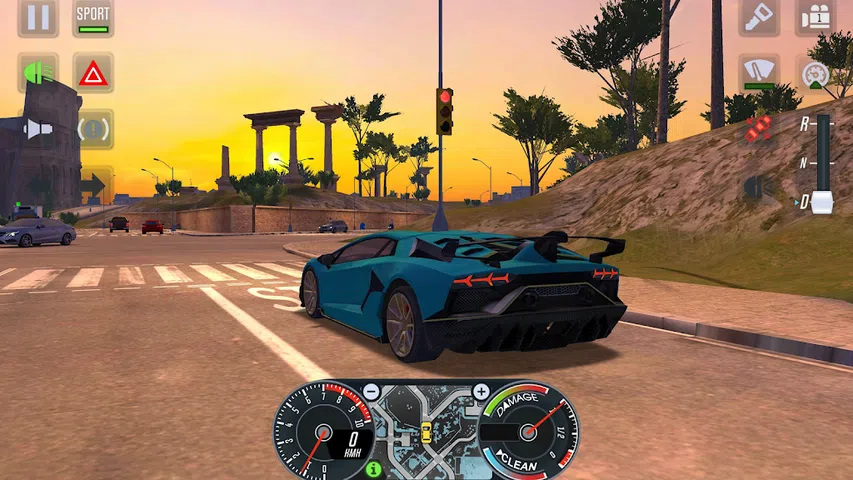Zoom out the minimap with minus button
Viewport: 853px width, 480px height.
point(371,392)
